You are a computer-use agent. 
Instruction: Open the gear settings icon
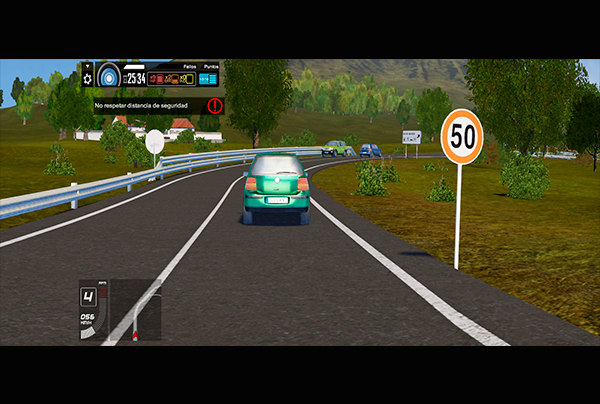pyautogui.click(x=88, y=79)
